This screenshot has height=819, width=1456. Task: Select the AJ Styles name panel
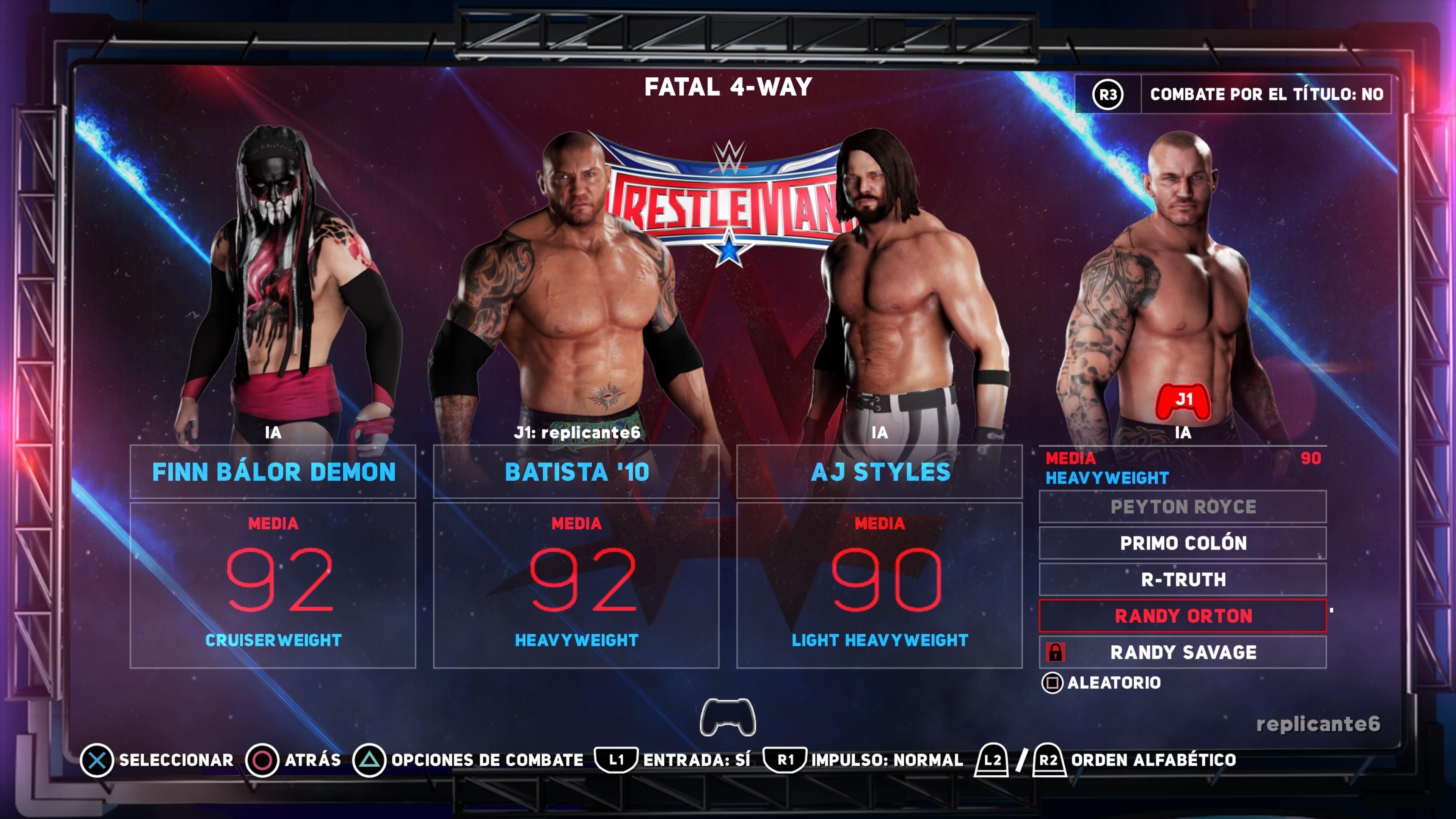880,472
